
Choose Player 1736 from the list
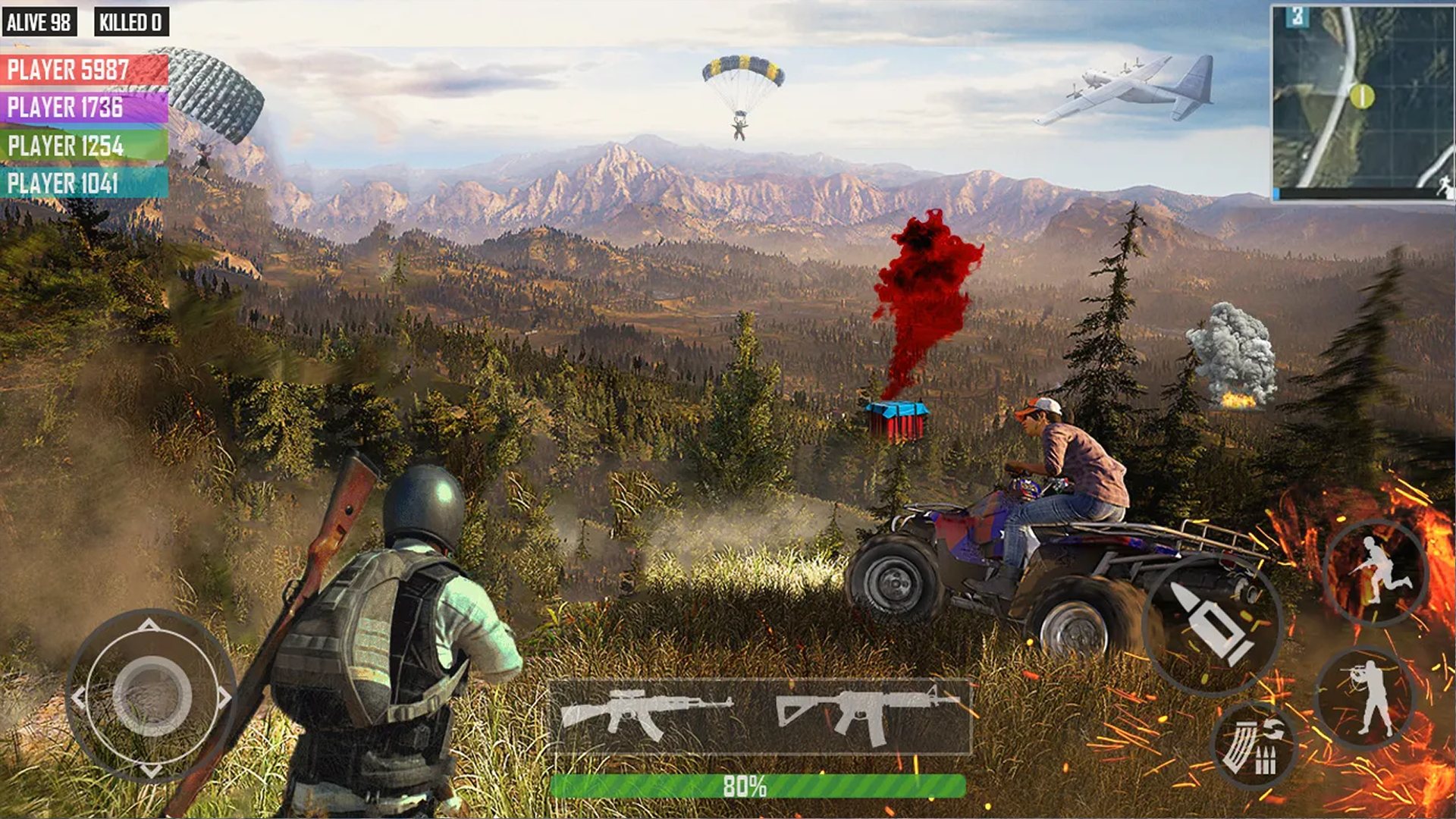click(x=84, y=108)
